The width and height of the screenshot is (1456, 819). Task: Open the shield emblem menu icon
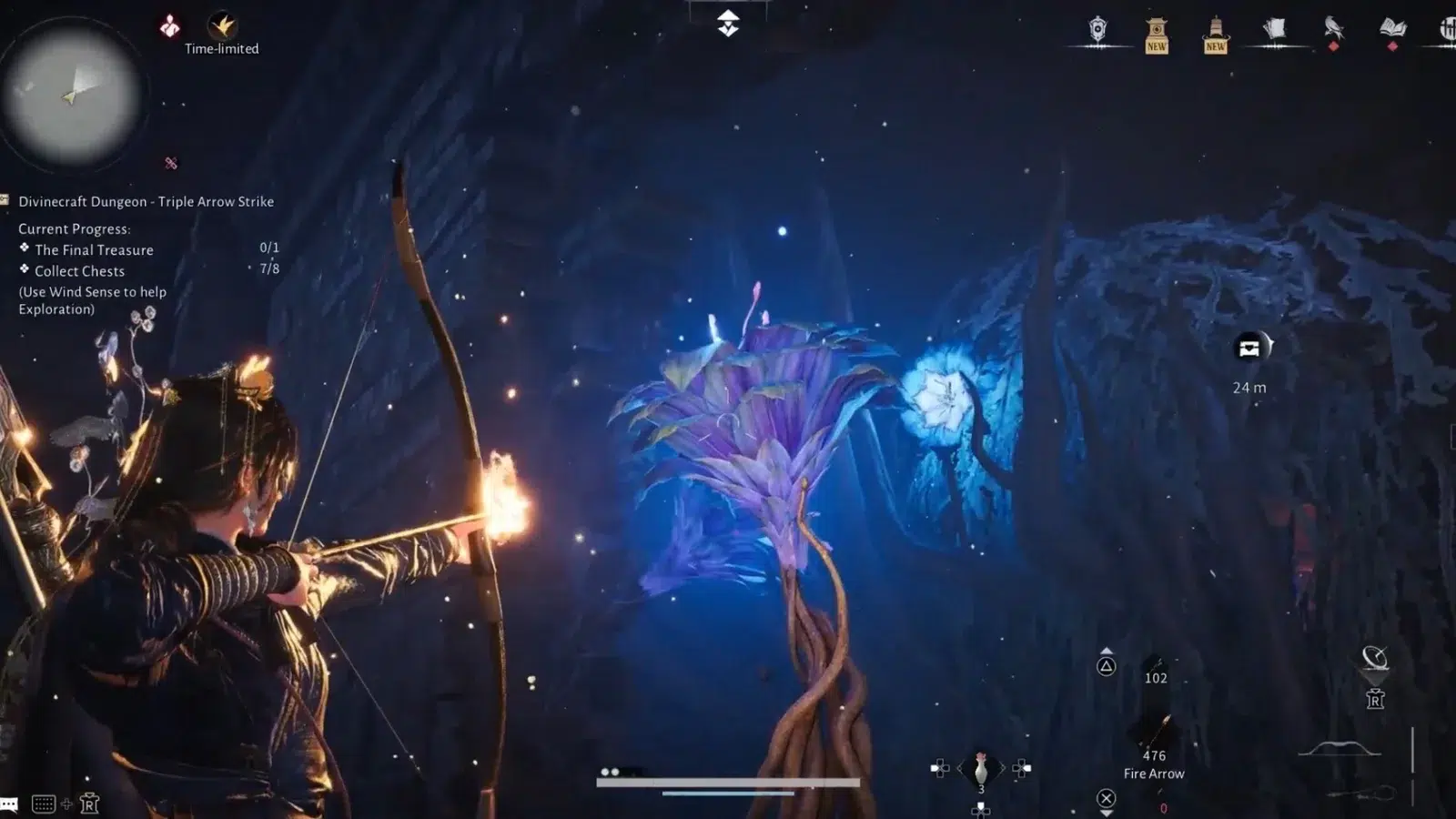pos(1098,30)
